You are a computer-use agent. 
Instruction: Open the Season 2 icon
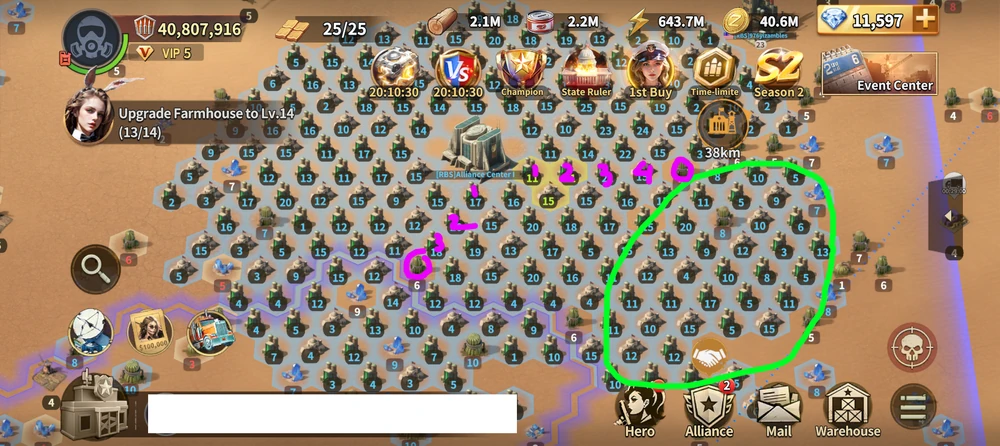click(x=779, y=72)
